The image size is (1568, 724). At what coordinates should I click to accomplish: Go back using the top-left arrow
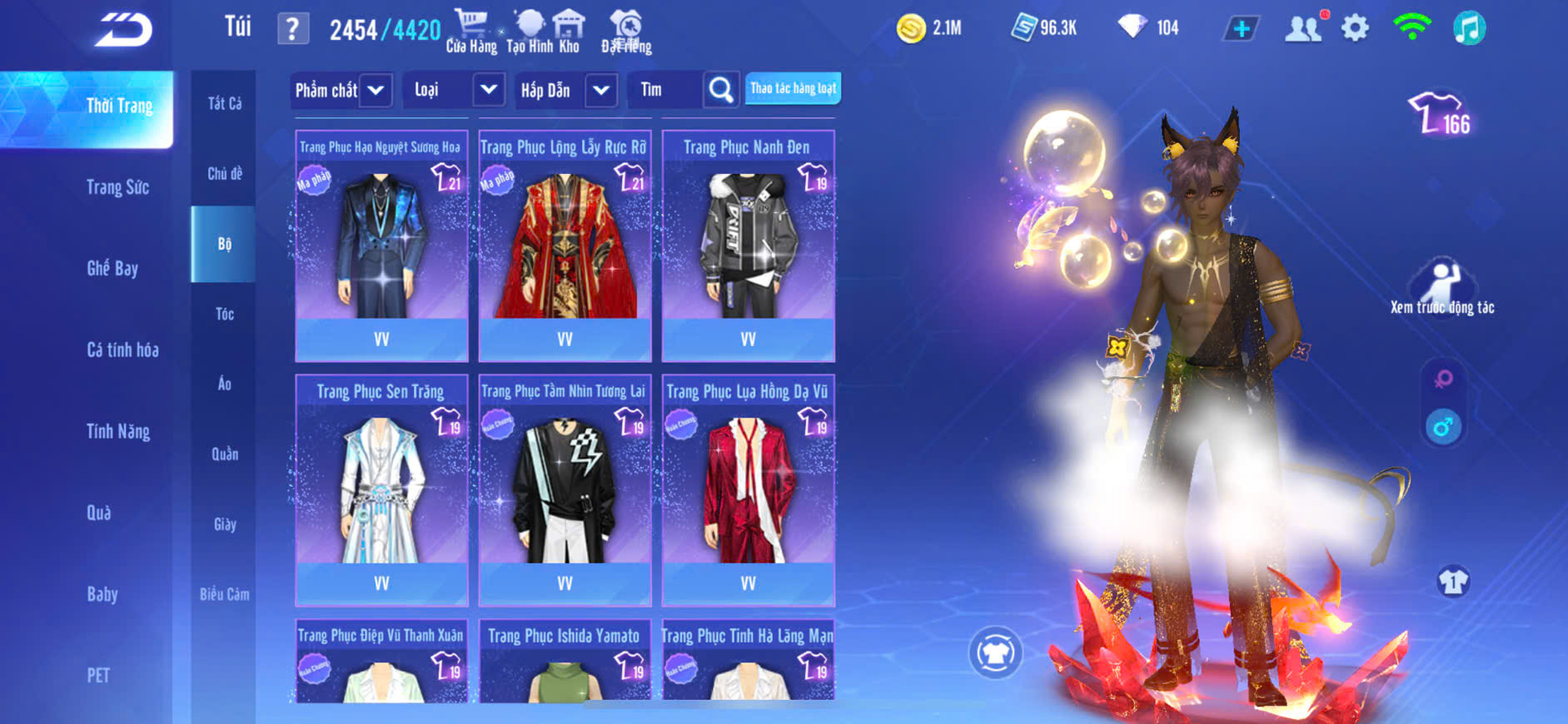coord(123,30)
